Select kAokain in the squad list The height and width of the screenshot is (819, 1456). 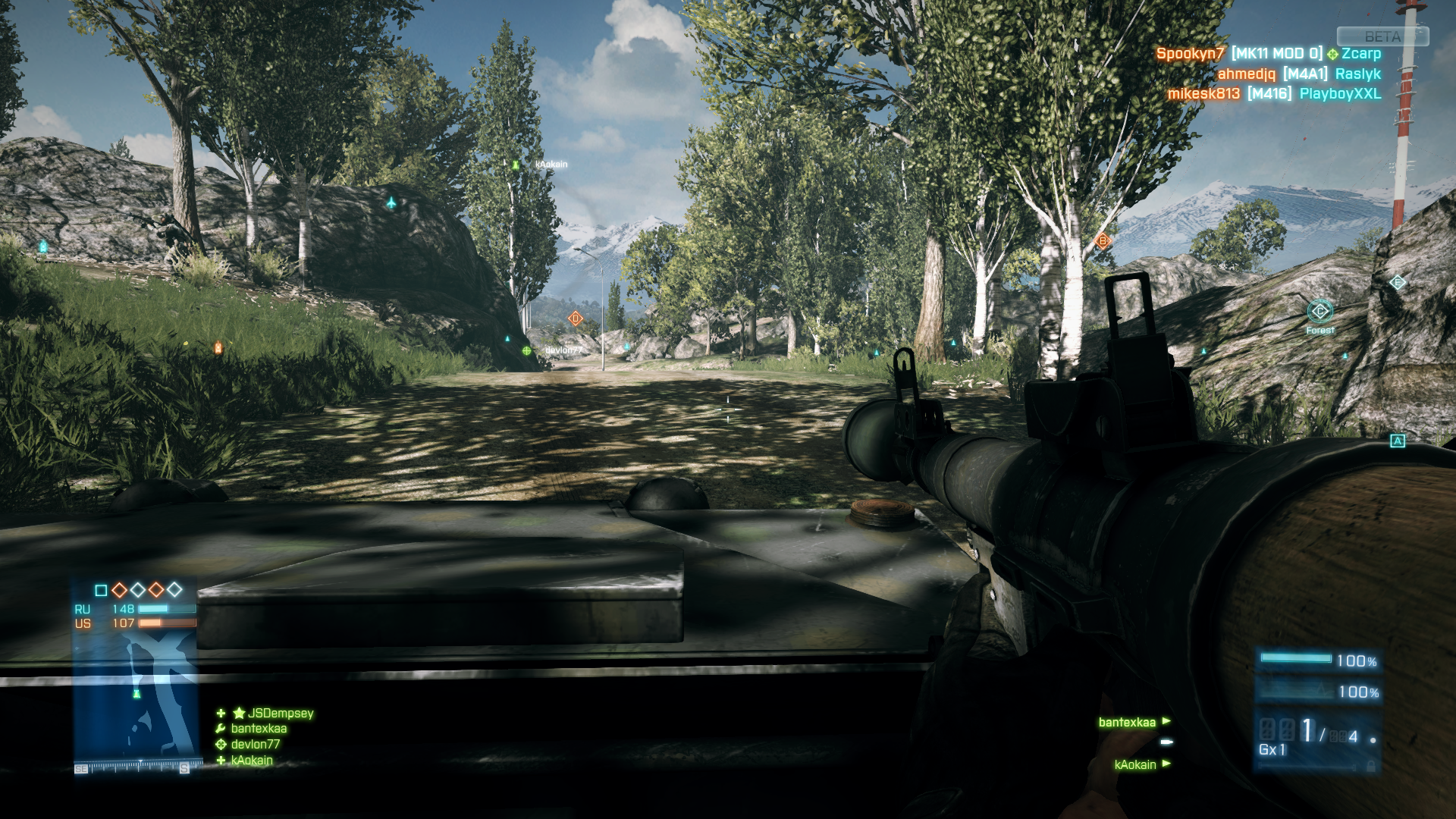(x=251, y=760)
